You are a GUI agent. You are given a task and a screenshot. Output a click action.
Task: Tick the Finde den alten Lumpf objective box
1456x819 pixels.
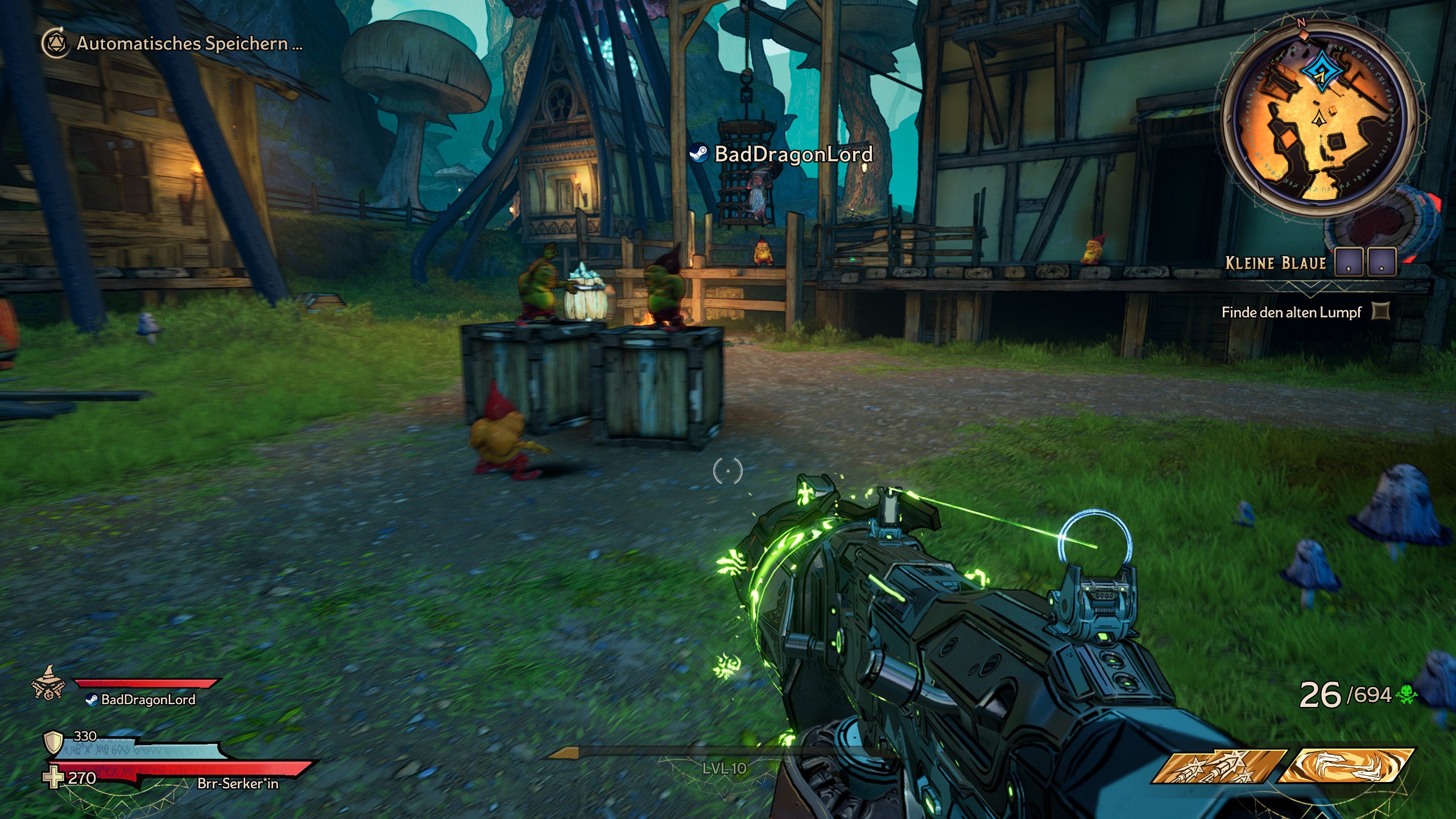1381,311
